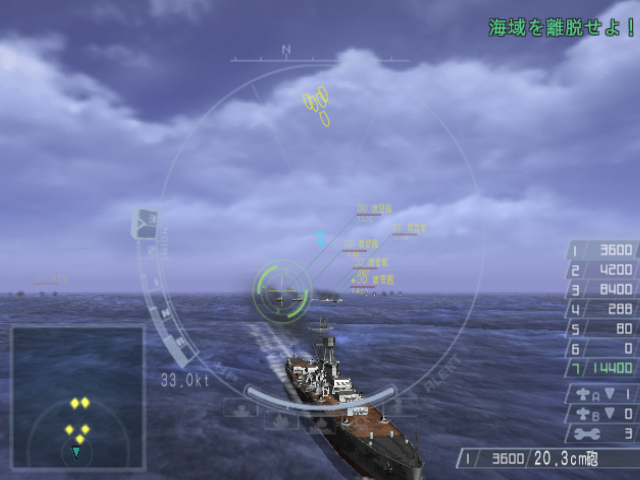Viewport: 640px width, 480px height.
Task: Click the radar minimap panel
Action: pos(77,399)
